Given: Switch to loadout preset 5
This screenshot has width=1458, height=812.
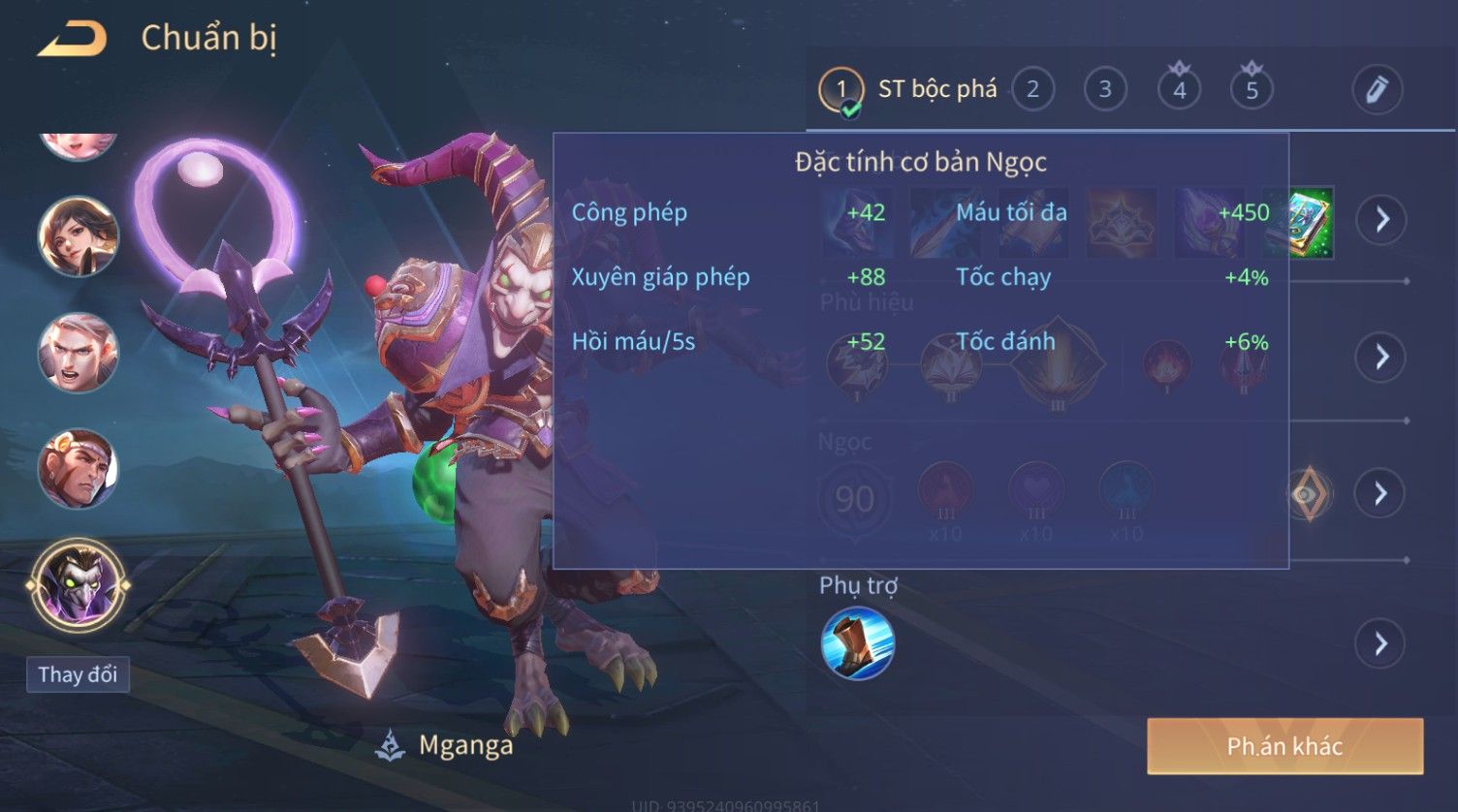Looking at the screenshot, I should tap(1252, 90).
